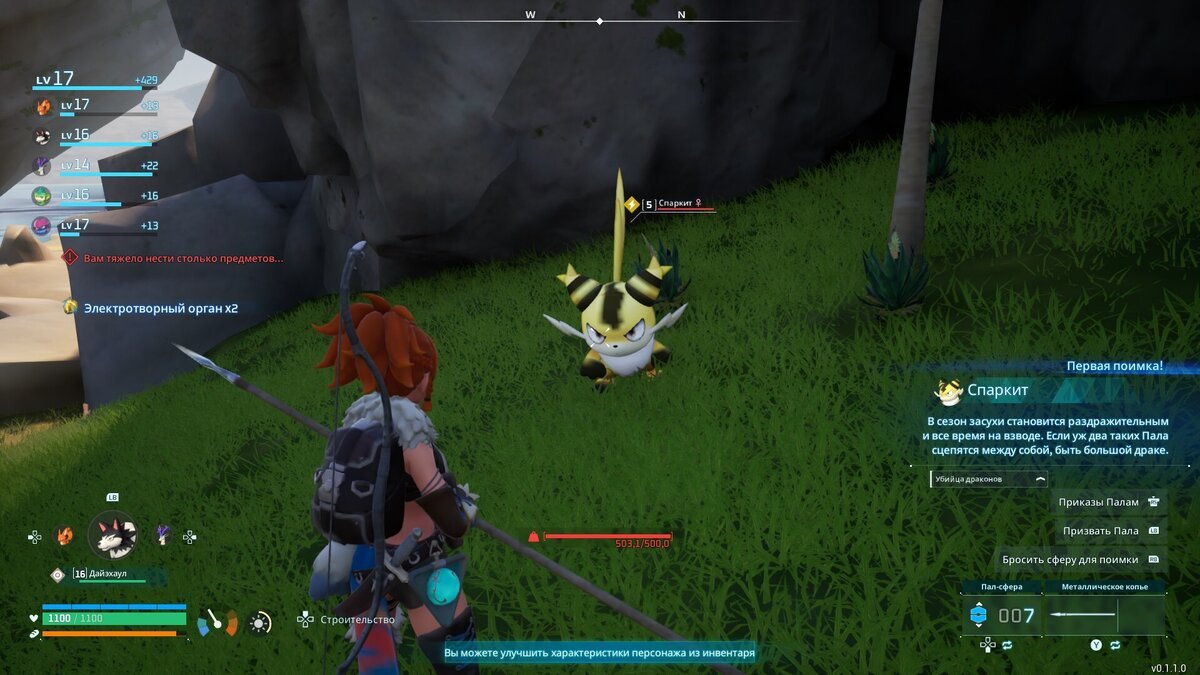Select the black-and-white wolf Pal in party list
The width and height of the screenshot is (1200, 675).
coord(43,136)
